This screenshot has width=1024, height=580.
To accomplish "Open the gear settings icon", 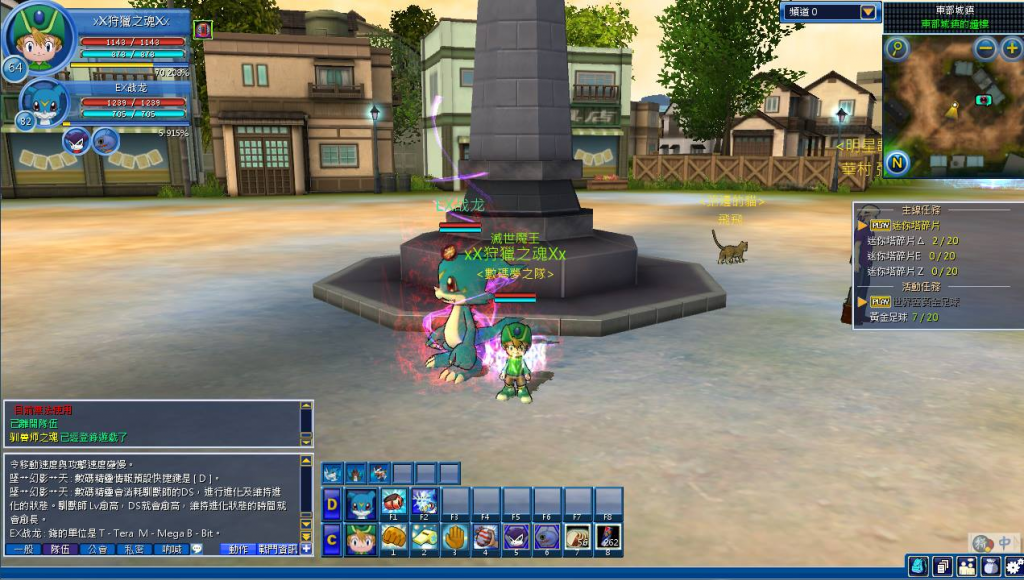I will click(1013, 567).
